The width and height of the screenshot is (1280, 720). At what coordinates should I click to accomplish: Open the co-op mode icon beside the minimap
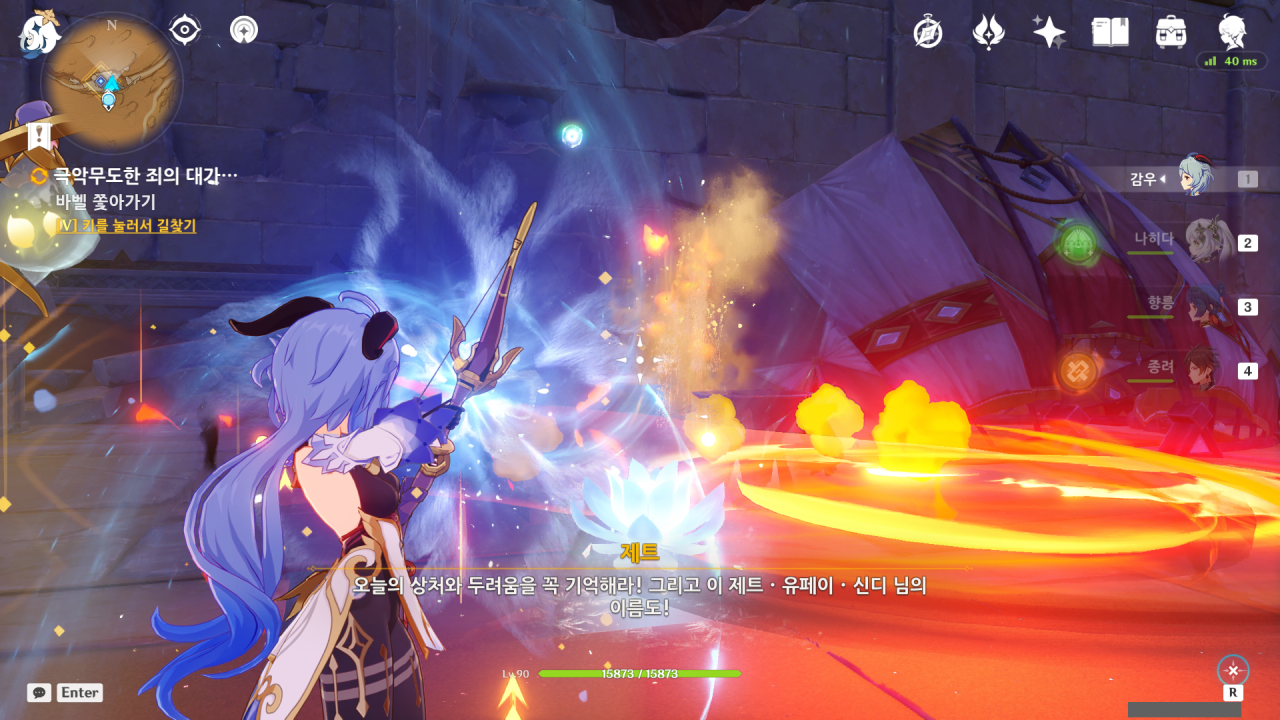click(243, 30)
